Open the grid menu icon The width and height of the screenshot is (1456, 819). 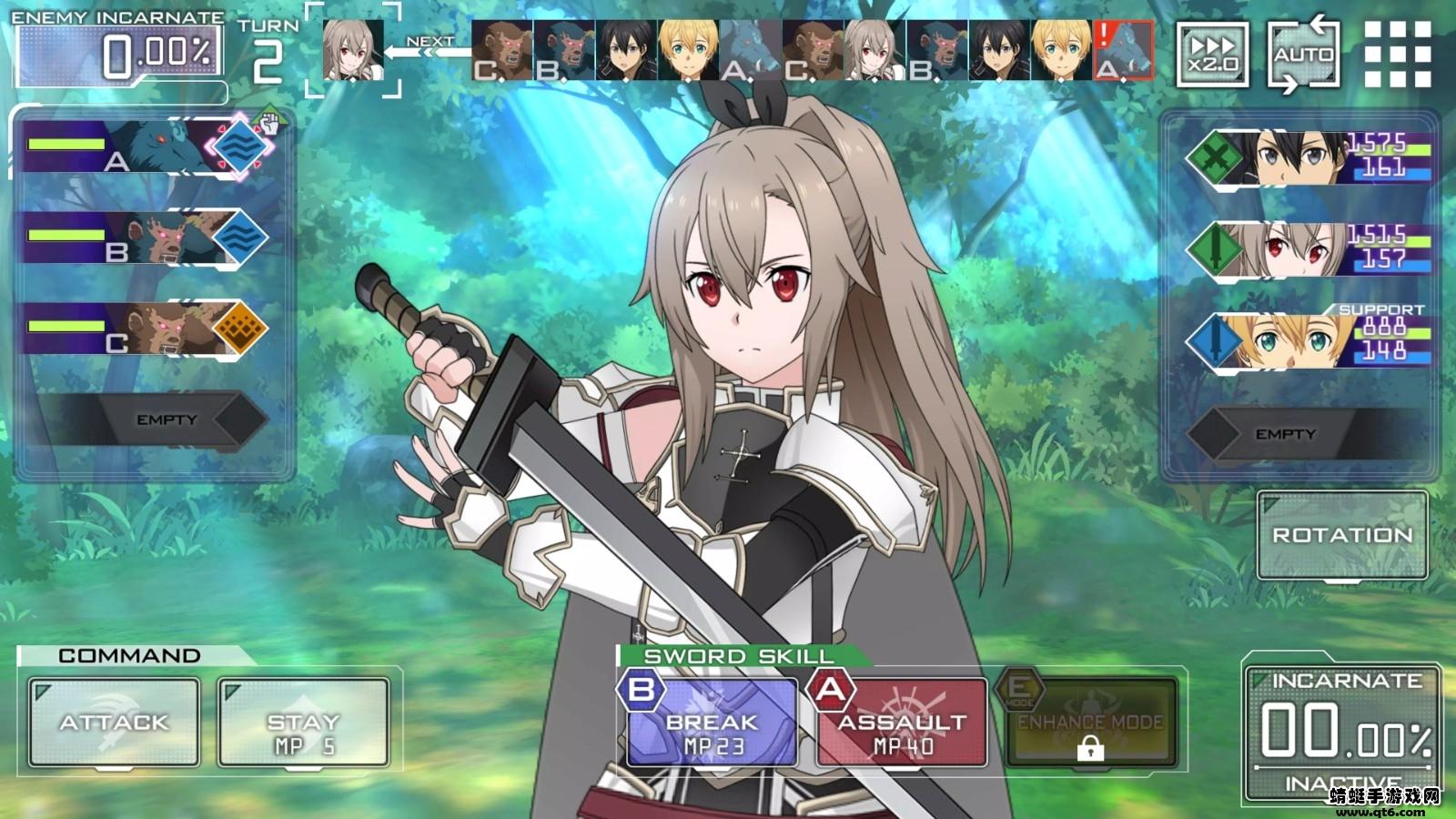pyautogui.click(x=1398, y=55)
